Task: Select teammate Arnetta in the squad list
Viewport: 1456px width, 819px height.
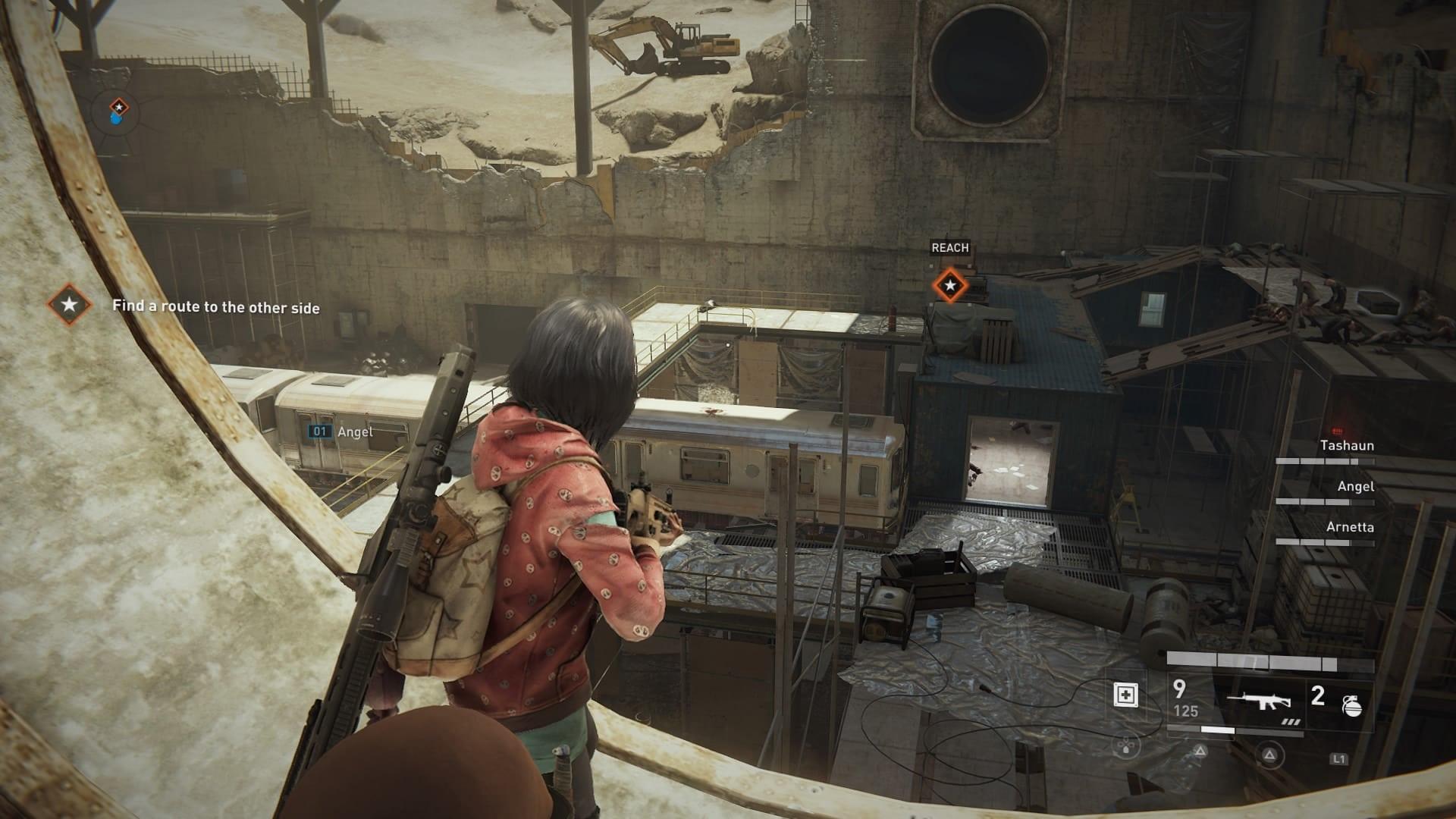Action: pos(1349,527)
